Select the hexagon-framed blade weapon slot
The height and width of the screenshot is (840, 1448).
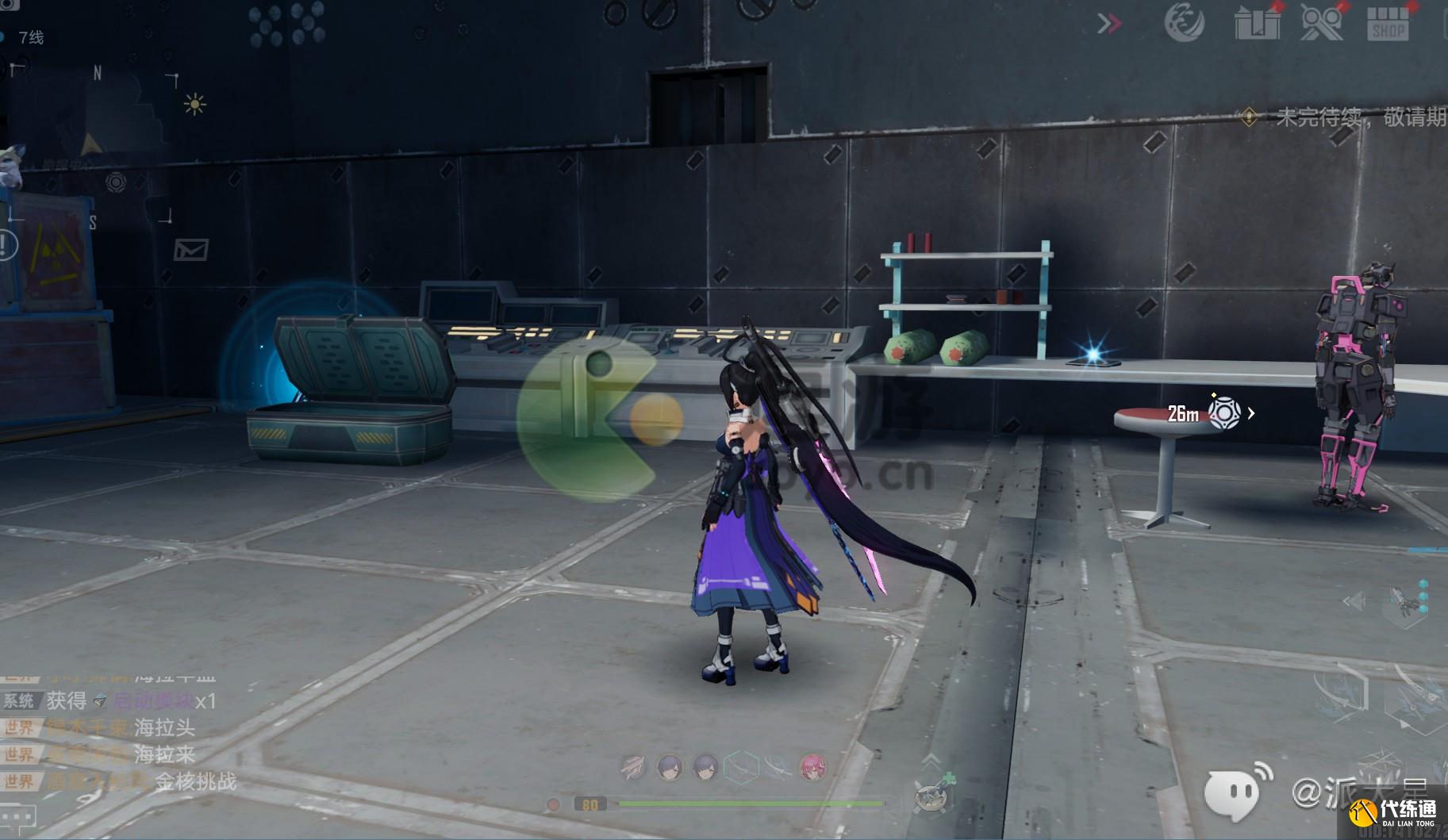741,767
